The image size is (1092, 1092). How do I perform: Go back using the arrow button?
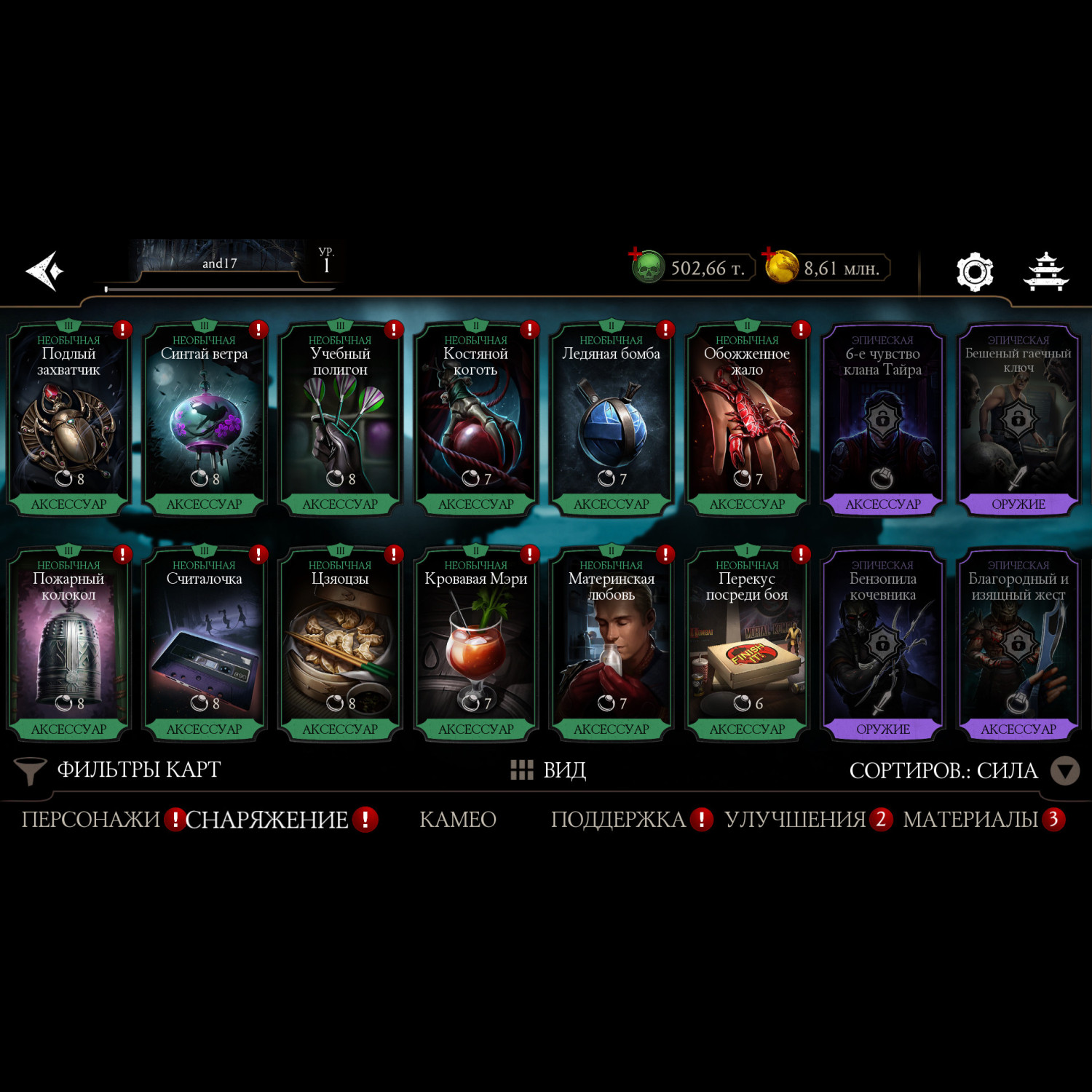pos(45,271)
